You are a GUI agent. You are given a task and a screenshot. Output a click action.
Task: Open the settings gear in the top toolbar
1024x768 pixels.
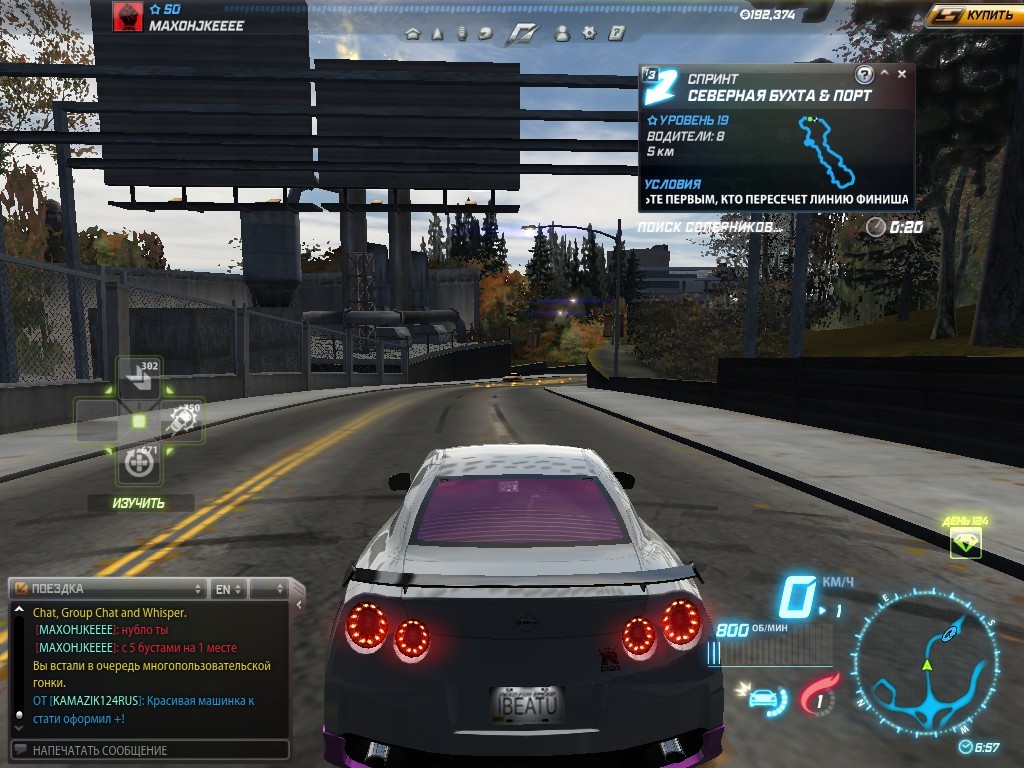pyautogui.click(x=590, y=33)
